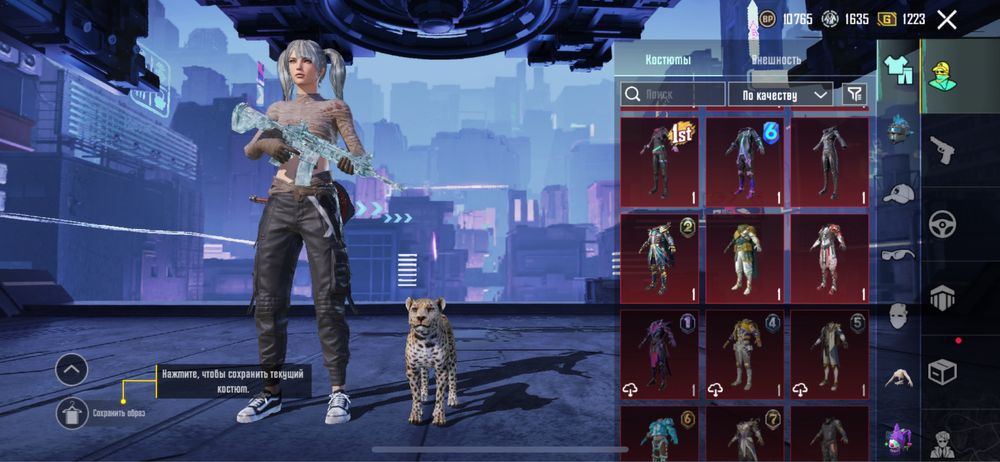Screen dimensions: 1000x462
Task: Choose the costume with badge number 7
Action: pos(745,433)
